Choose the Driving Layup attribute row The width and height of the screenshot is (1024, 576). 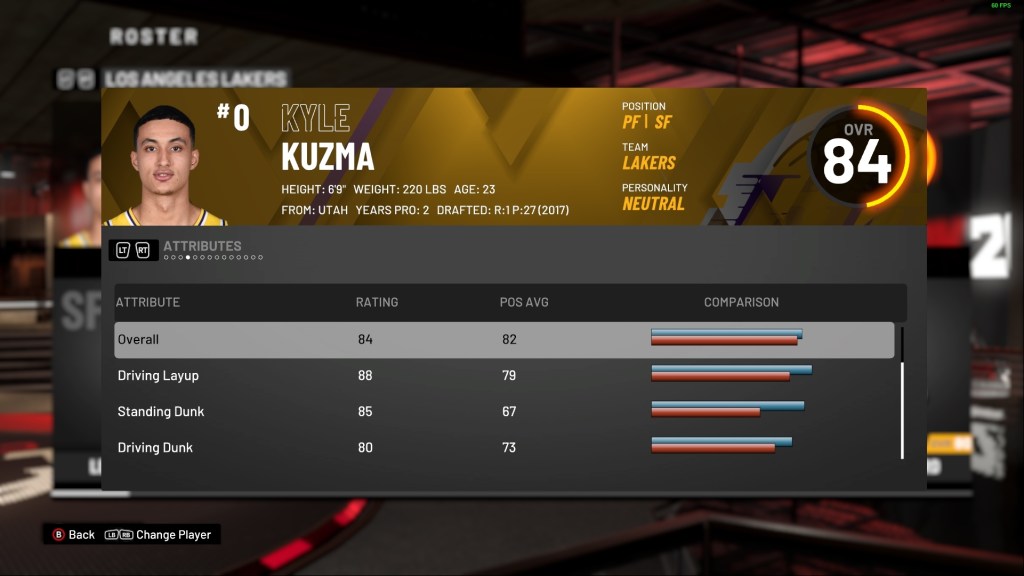point(503,376)
